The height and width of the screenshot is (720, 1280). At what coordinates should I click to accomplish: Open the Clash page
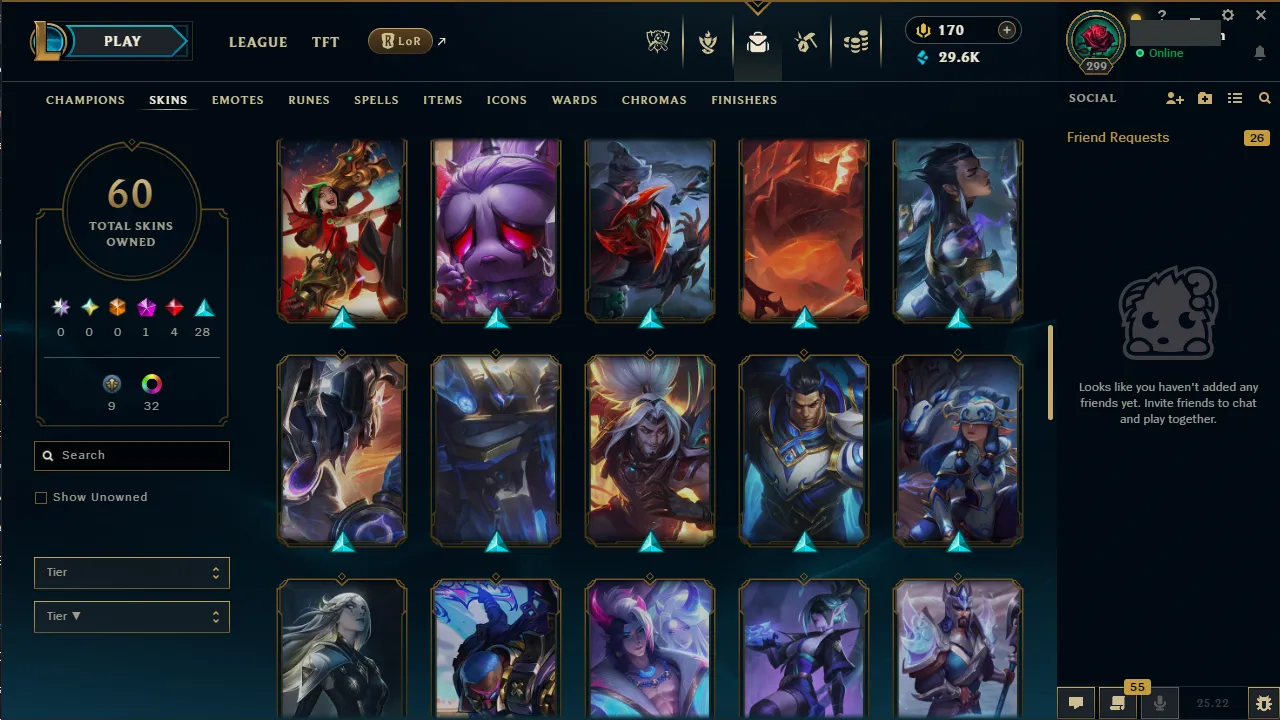click(x=708, y=43)
